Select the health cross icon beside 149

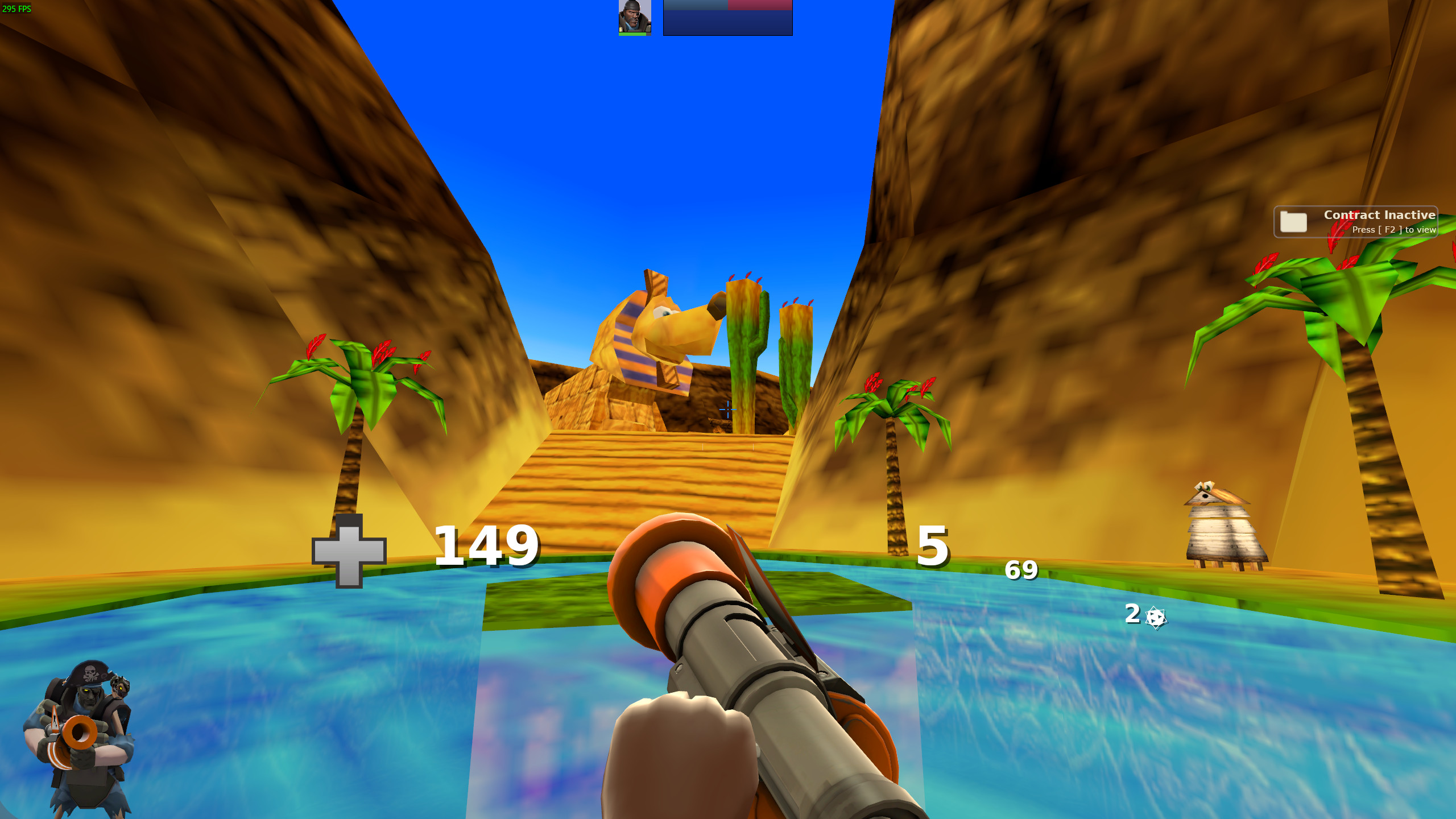click(x=349, y=550)
